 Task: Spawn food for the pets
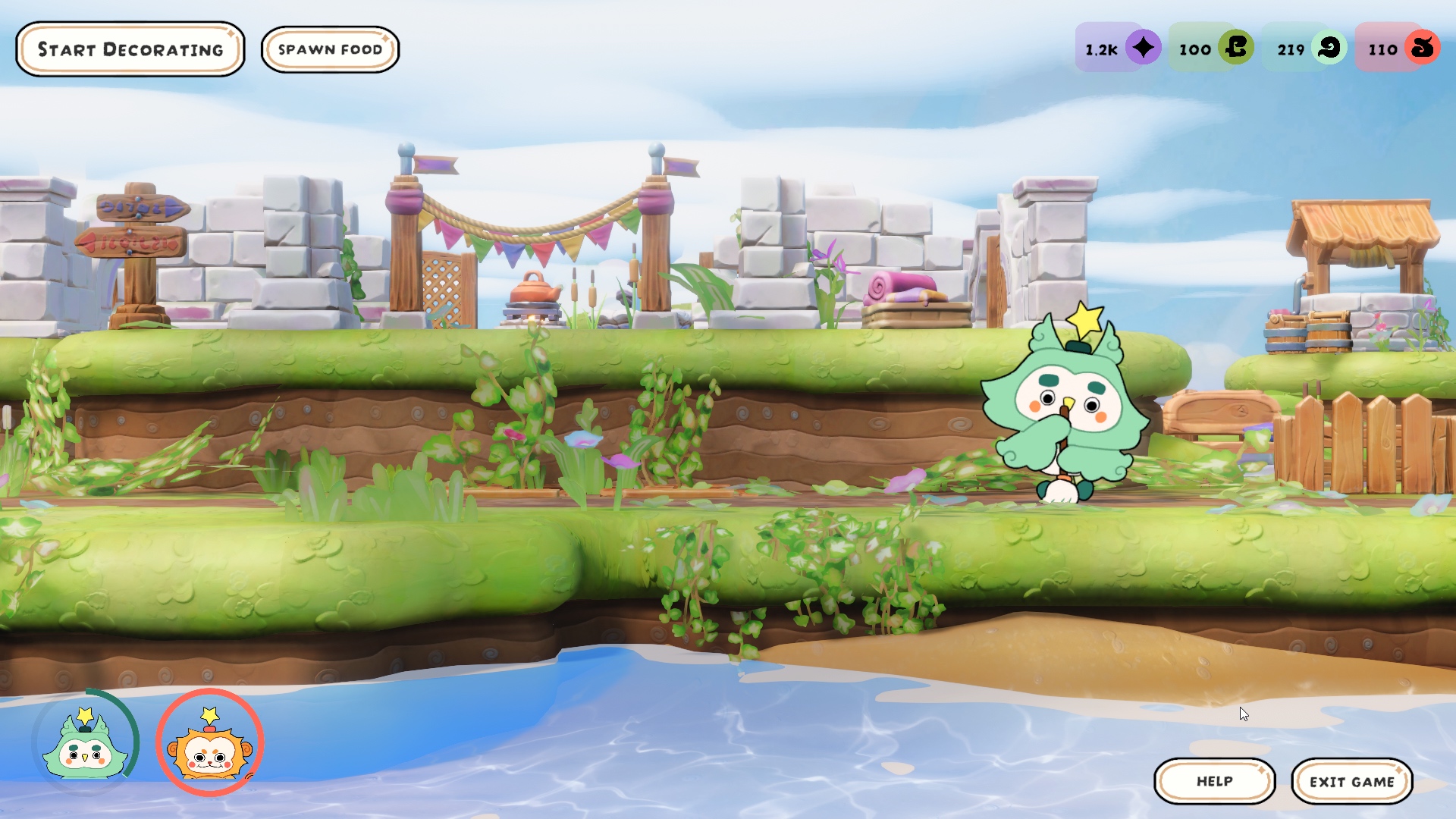(330, 49)
